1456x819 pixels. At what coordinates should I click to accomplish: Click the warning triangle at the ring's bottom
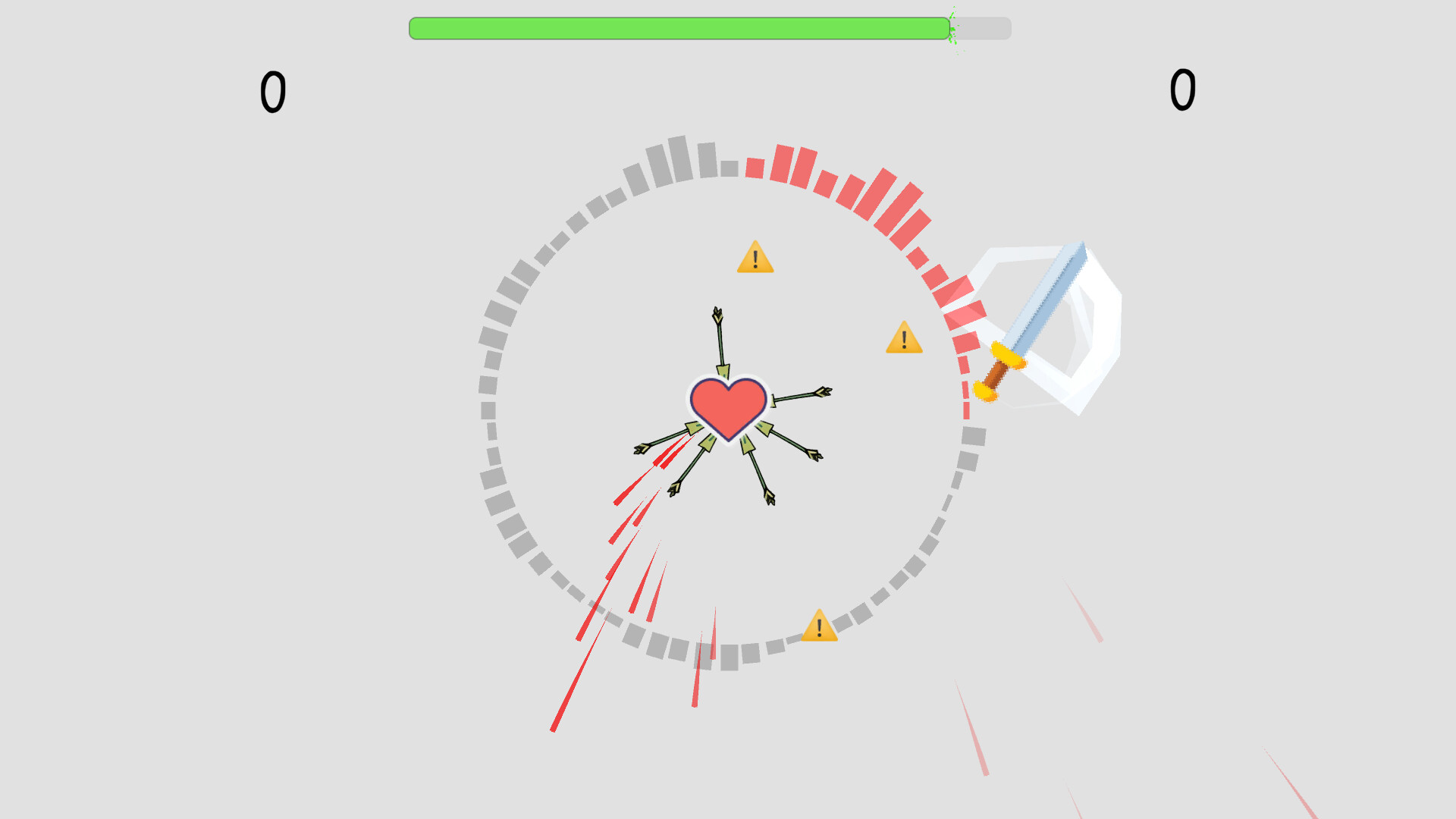(819, 626)
